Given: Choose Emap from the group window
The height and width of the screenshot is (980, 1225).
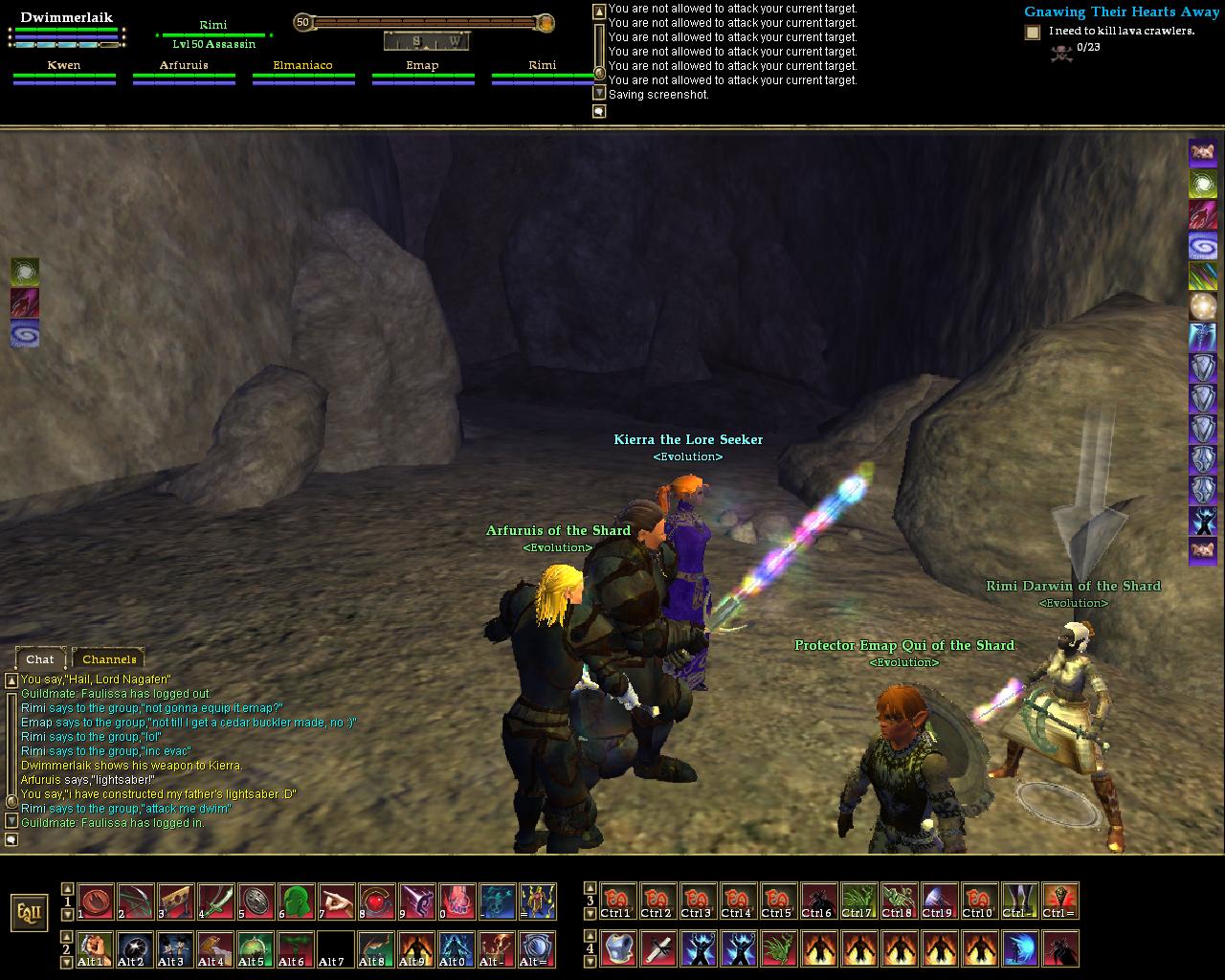Looking at the screenshot, I should click(x=422, y=66).
